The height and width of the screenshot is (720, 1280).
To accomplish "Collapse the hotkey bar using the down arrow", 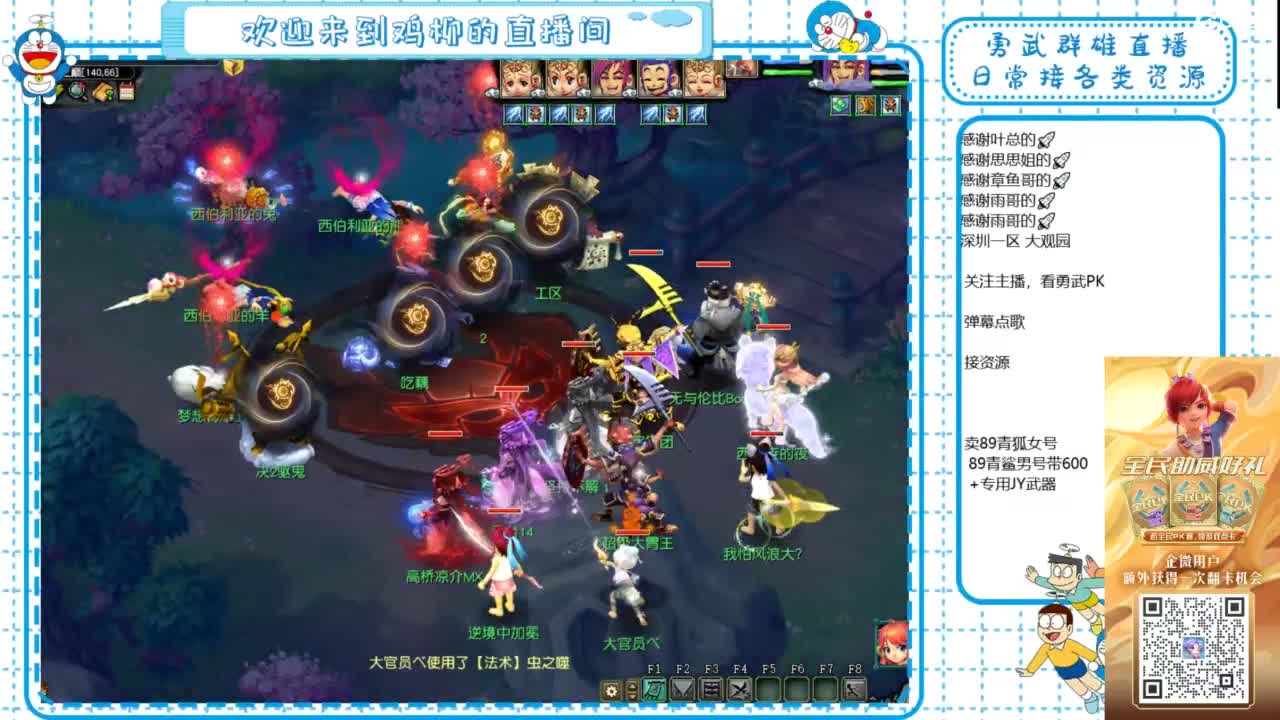I will coord(632,697).
